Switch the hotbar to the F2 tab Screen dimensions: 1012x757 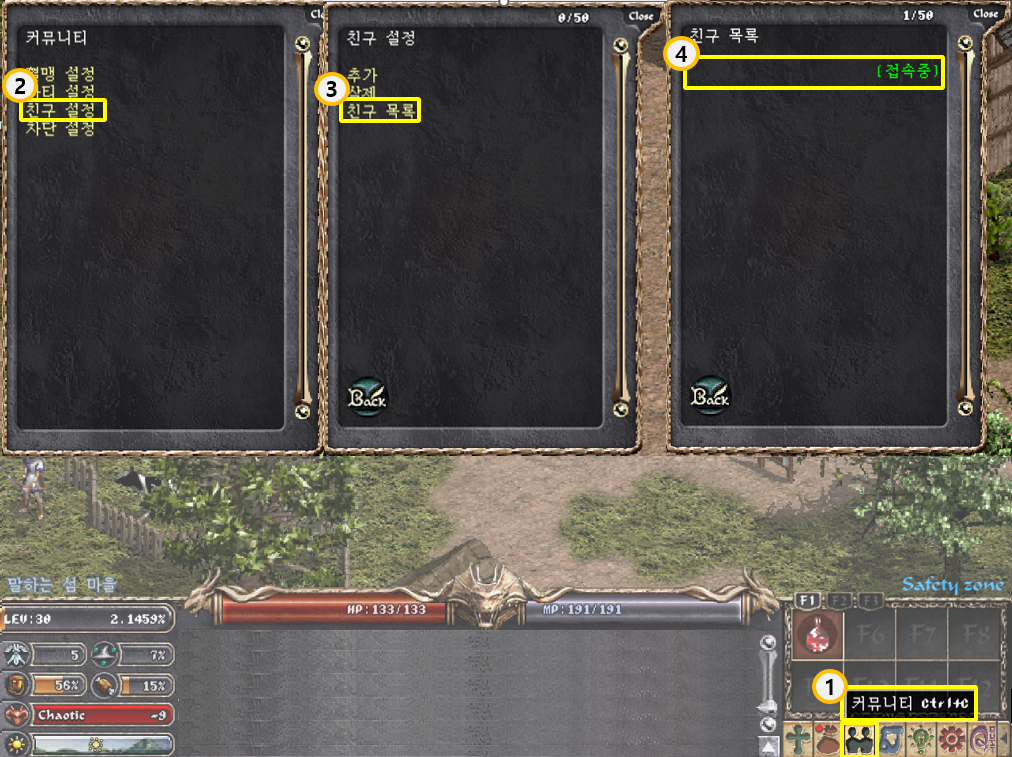click(x=838, y=600)
